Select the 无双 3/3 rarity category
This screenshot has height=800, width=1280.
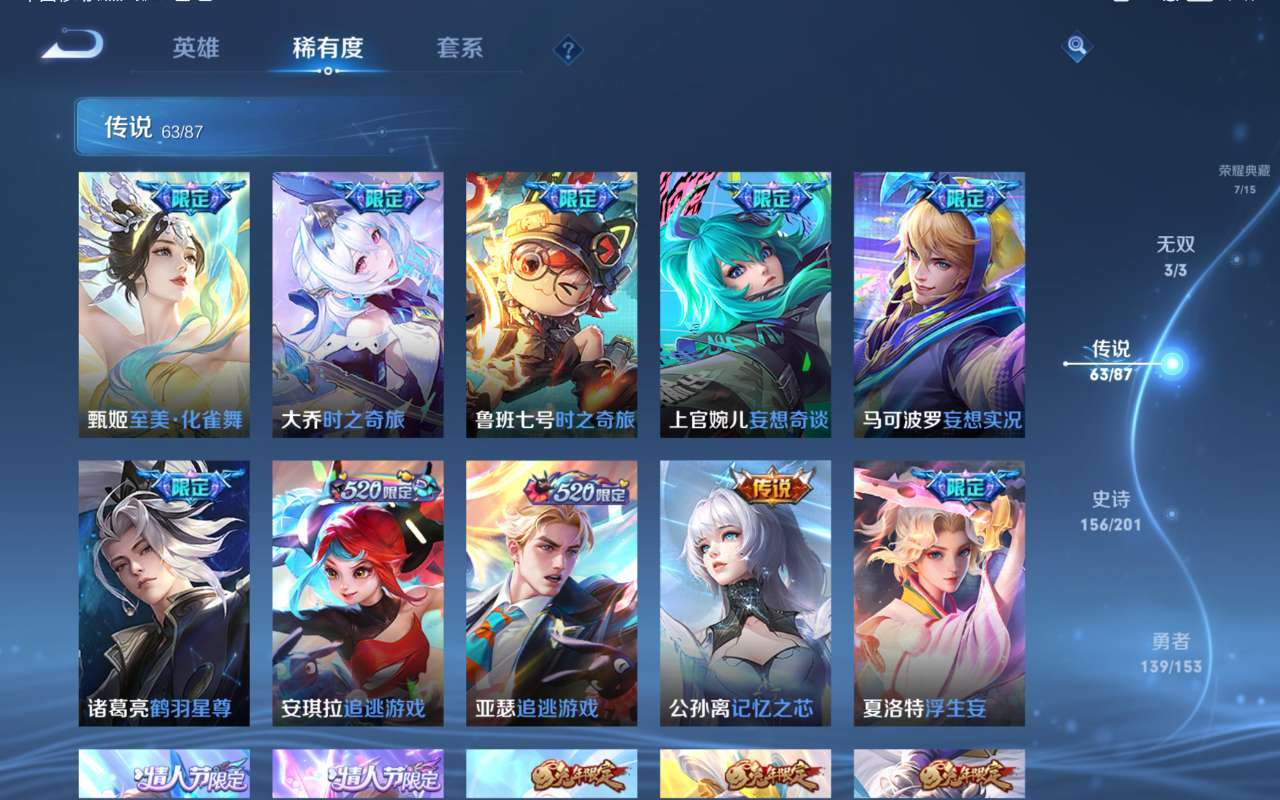tap(1173, 255)
